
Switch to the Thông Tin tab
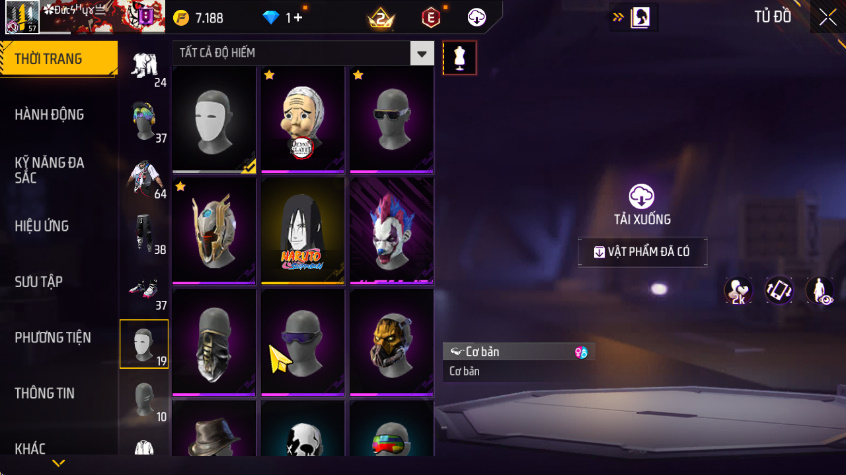[x=45, y=394]
